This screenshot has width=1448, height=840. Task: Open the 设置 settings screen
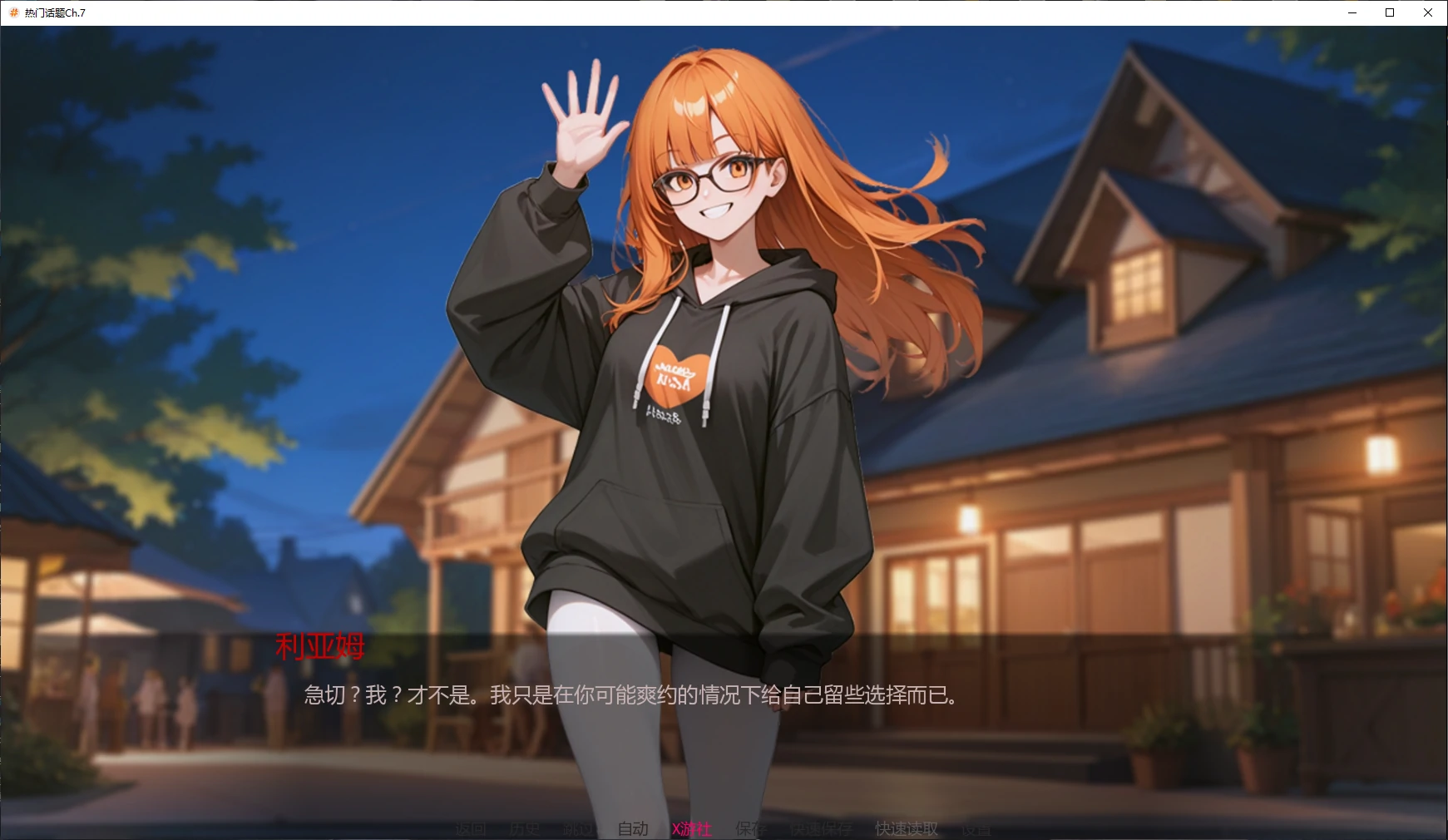pos(976,828)
